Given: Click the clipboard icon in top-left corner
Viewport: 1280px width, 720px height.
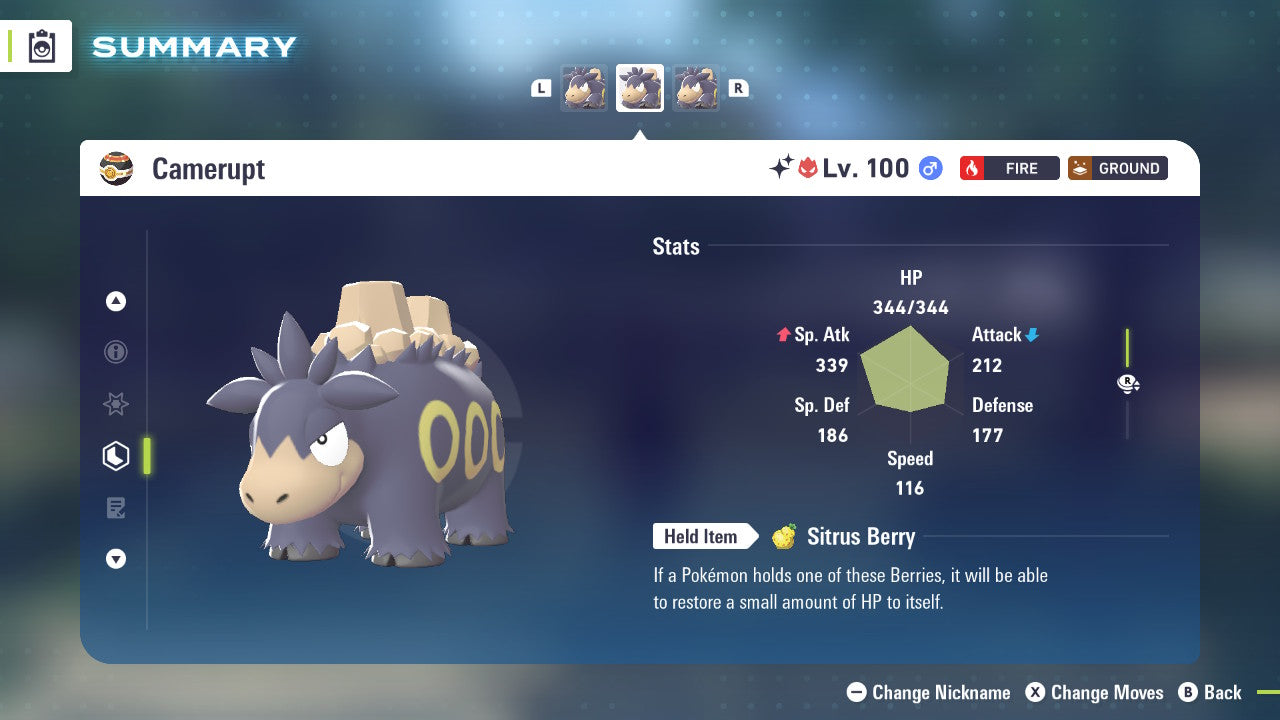Looking at the screenshot, I should [42, 46].
